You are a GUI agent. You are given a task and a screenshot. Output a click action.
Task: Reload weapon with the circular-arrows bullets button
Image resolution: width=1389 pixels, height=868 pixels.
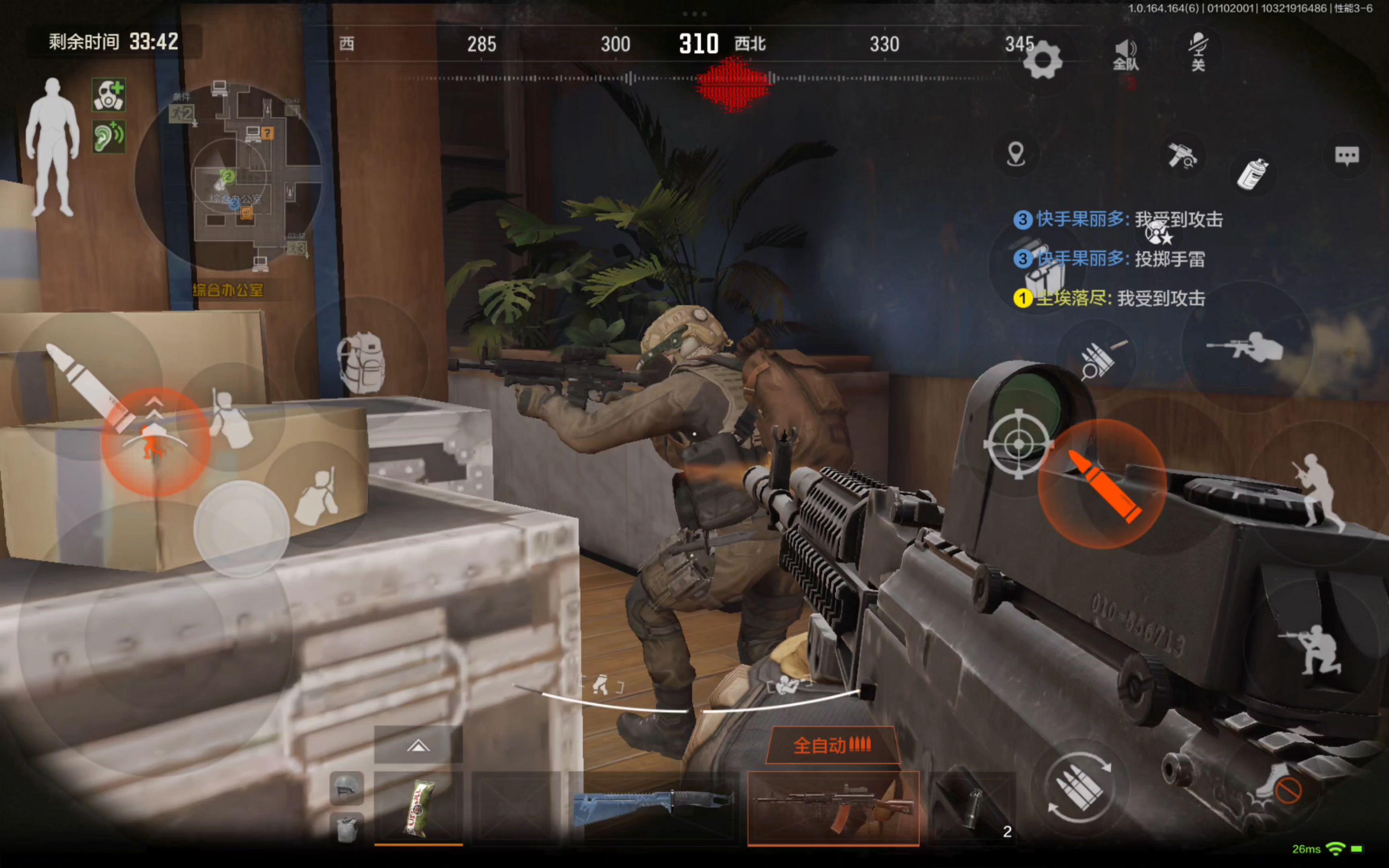[x=1080, y=787]
